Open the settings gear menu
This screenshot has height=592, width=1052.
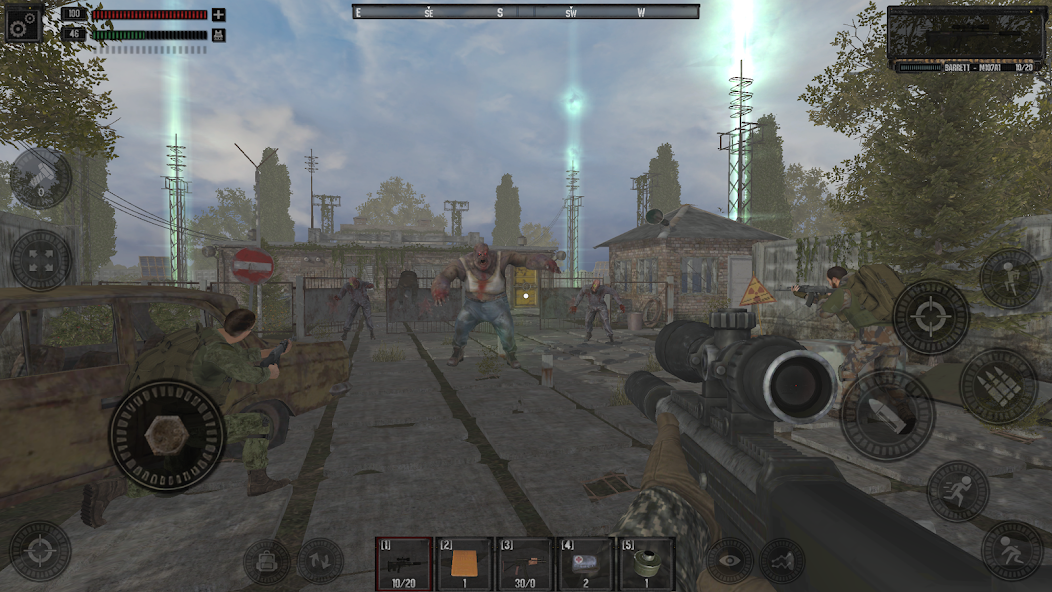click(x=23, y=24)
